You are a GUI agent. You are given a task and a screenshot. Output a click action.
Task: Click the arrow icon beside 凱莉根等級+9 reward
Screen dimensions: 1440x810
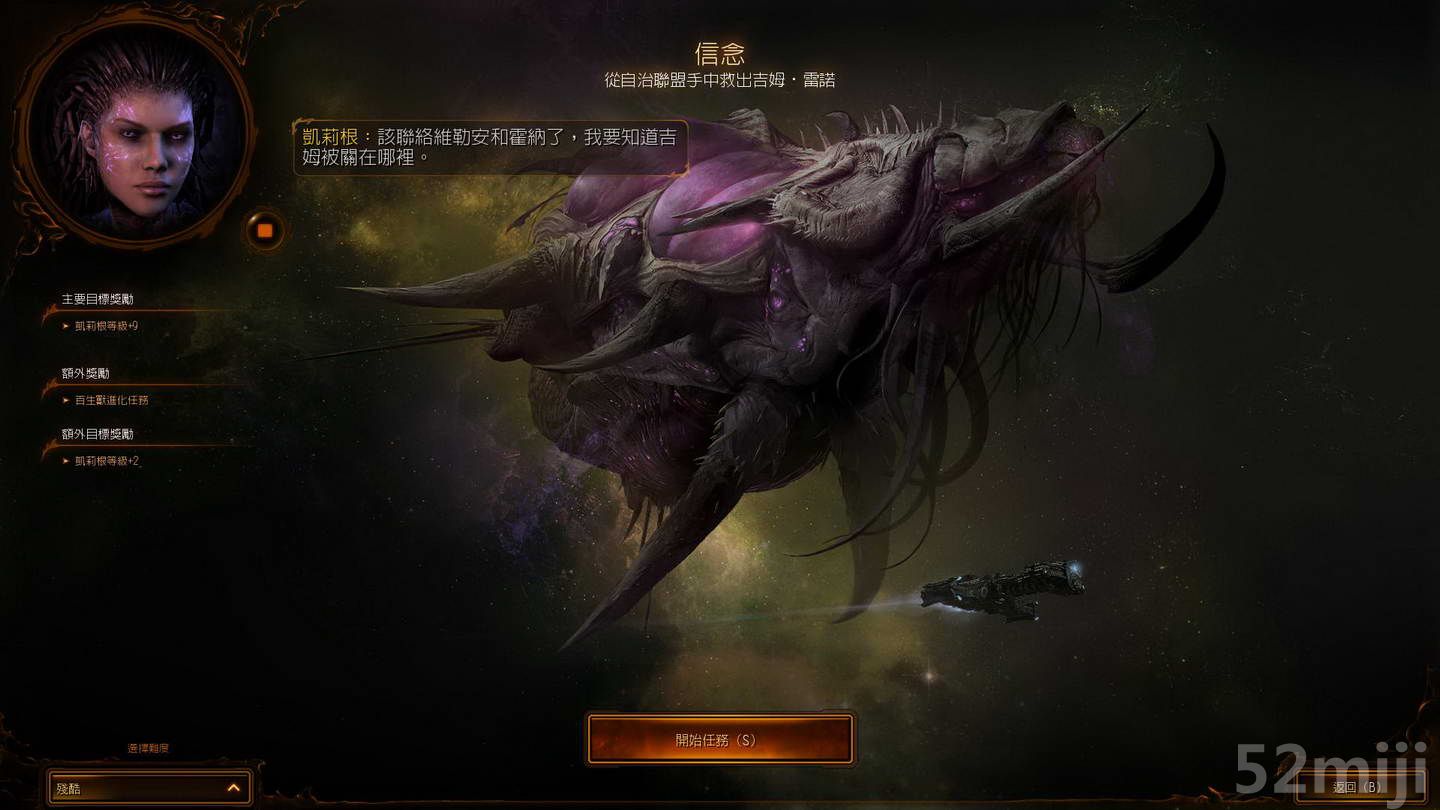65,325
